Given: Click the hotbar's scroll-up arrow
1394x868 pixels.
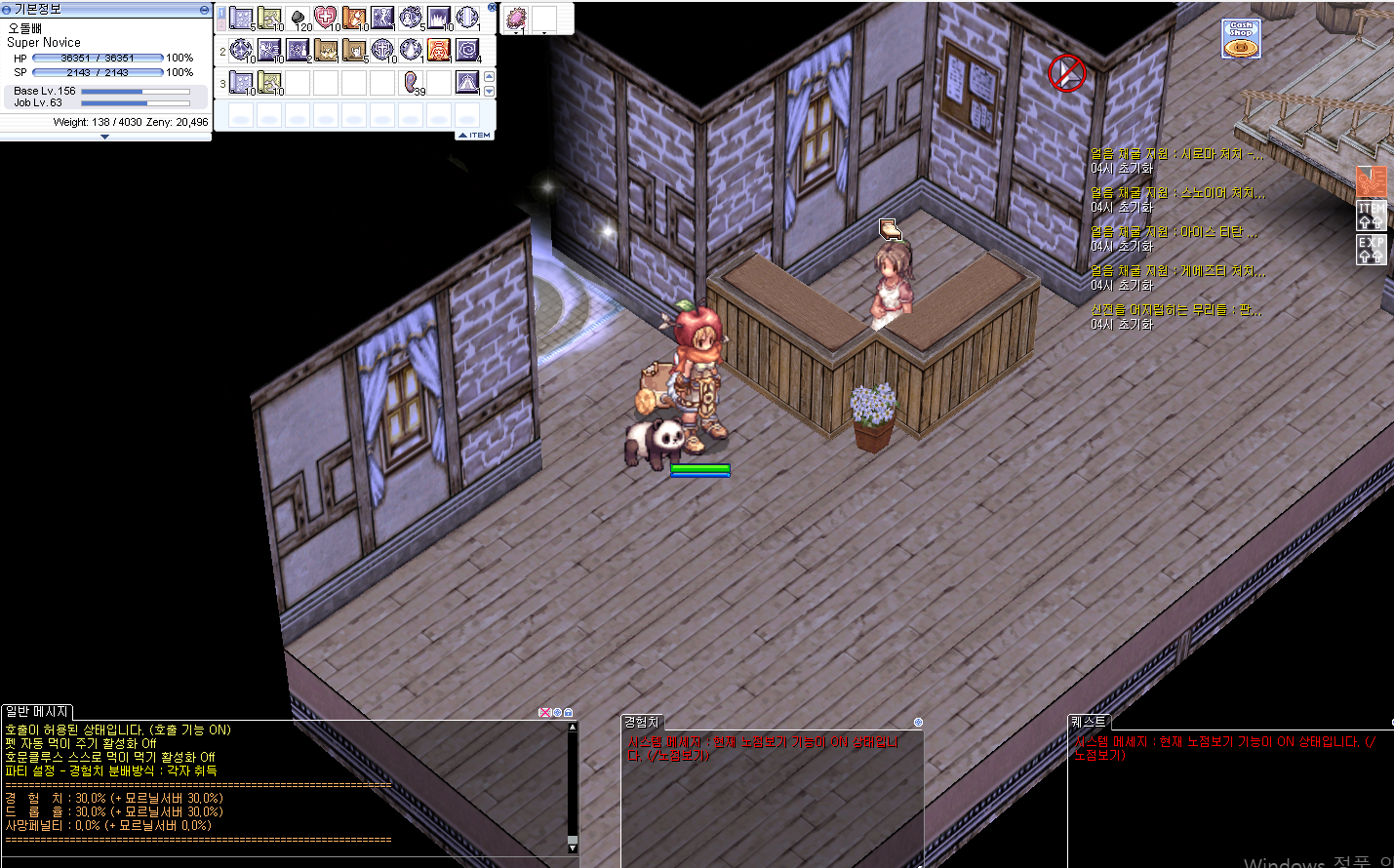Looking at the screenshot, I should 489,76.
